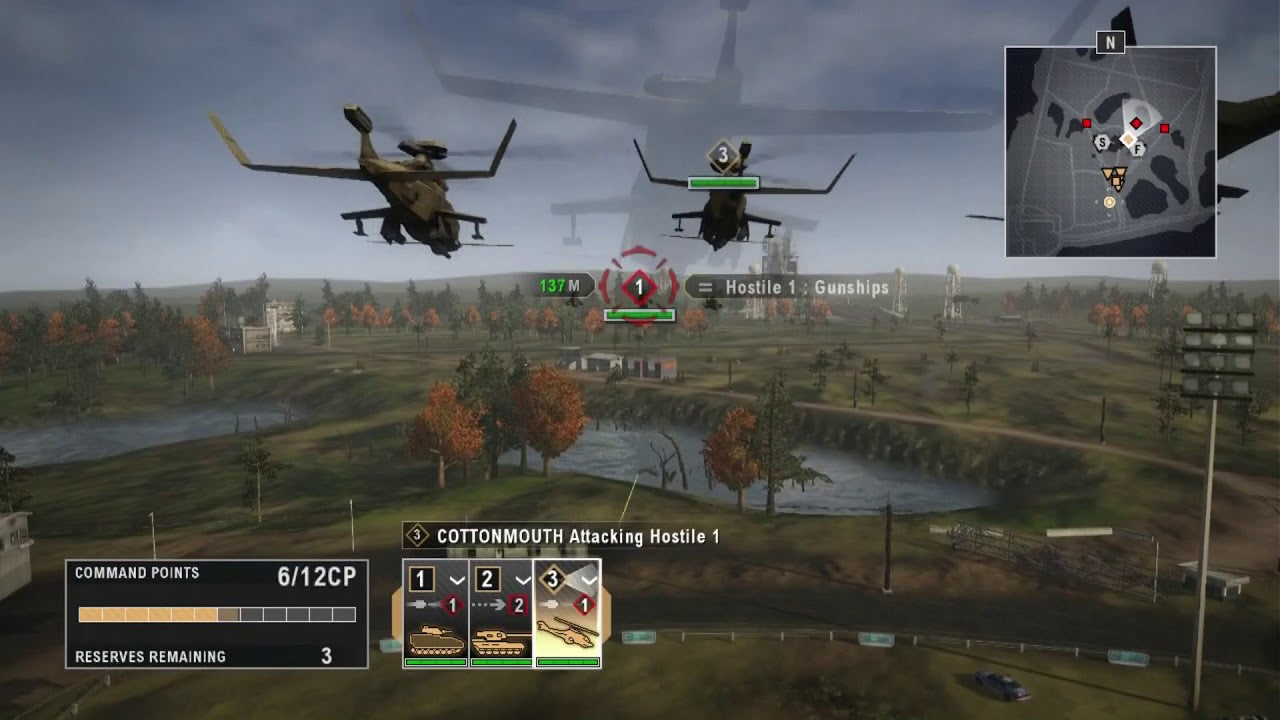Click the S uplink marker on minimap

[1102, 143]
